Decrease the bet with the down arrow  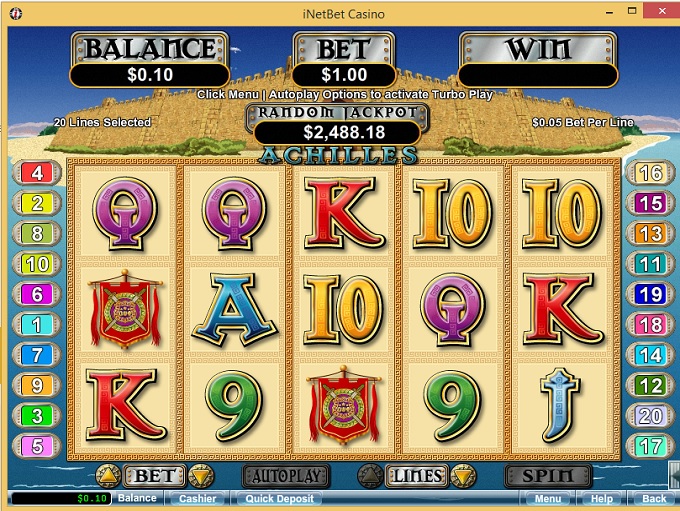(x=201, y=475)
